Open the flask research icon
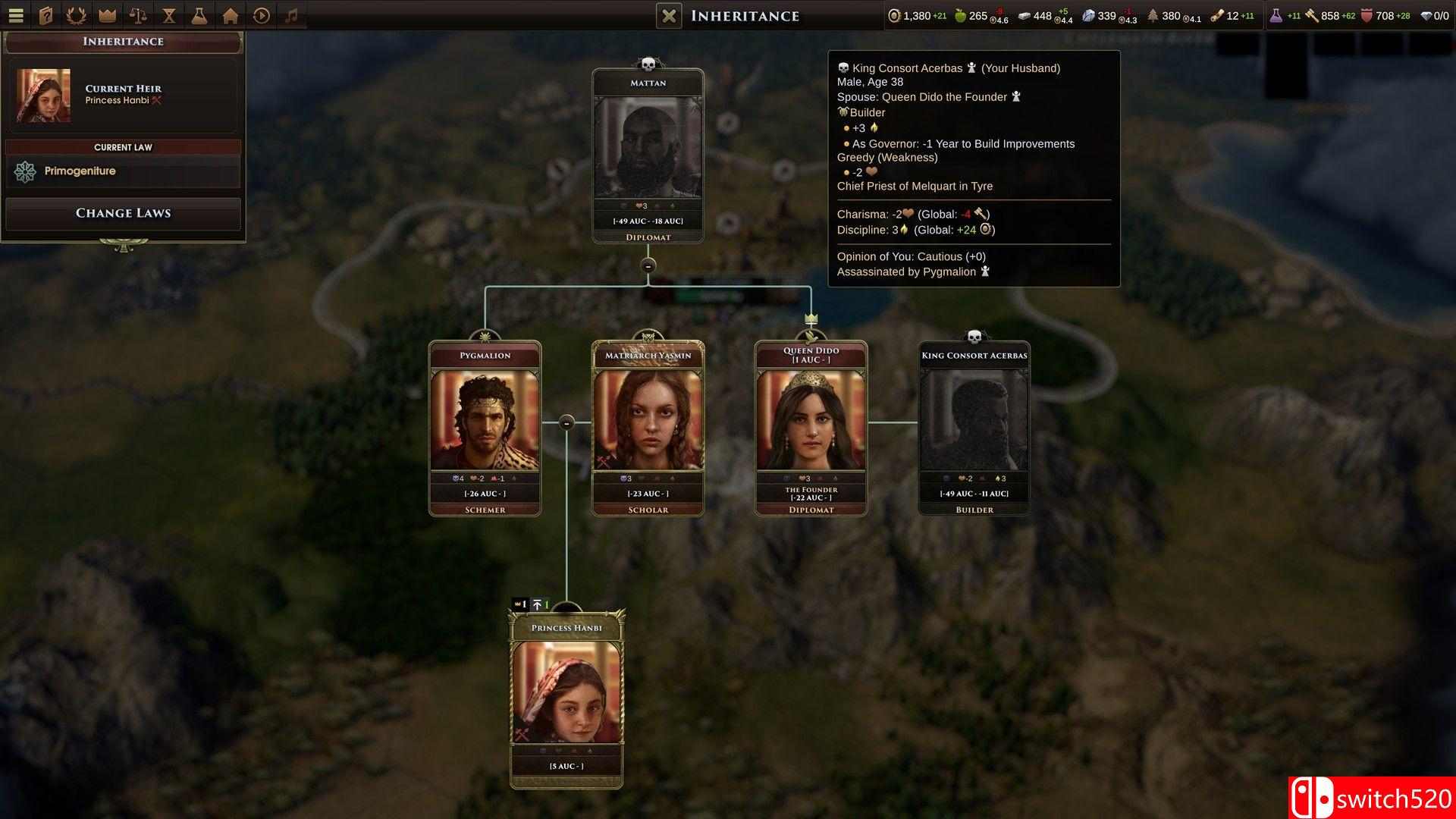The height and width of the screenshot is (819, 1456). [199, 15]
